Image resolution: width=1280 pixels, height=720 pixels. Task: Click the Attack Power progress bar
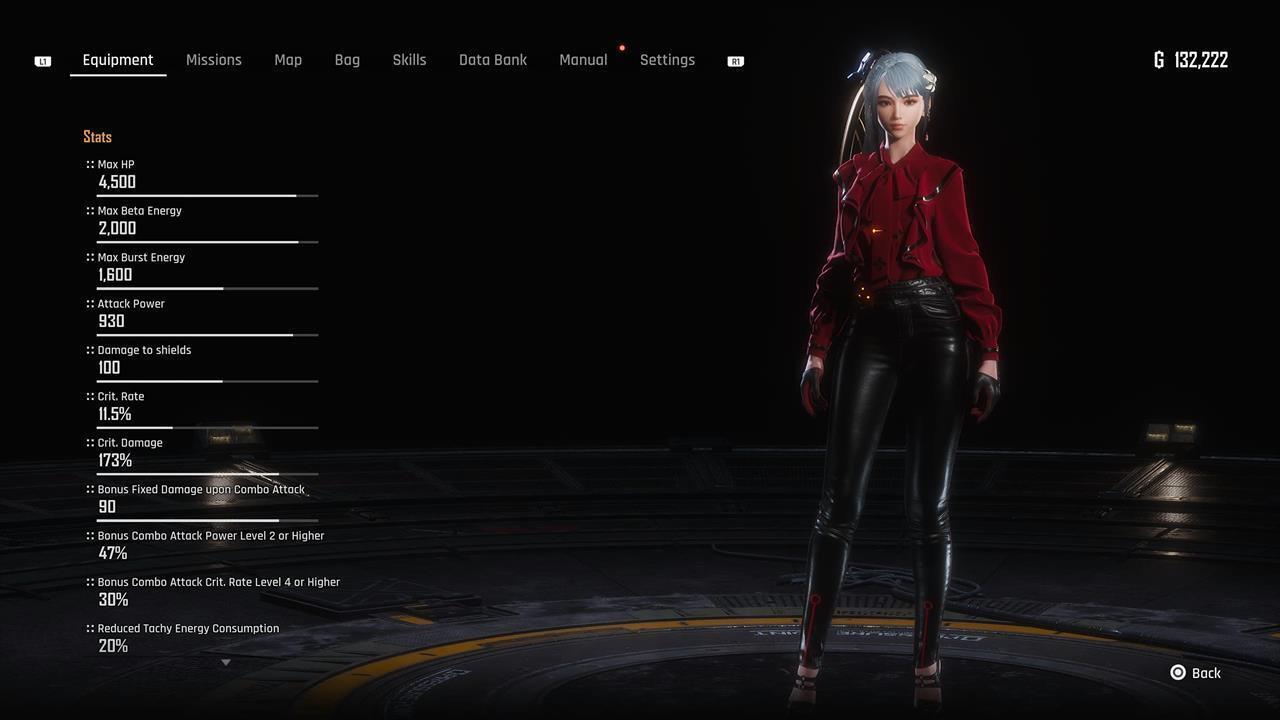207,335
